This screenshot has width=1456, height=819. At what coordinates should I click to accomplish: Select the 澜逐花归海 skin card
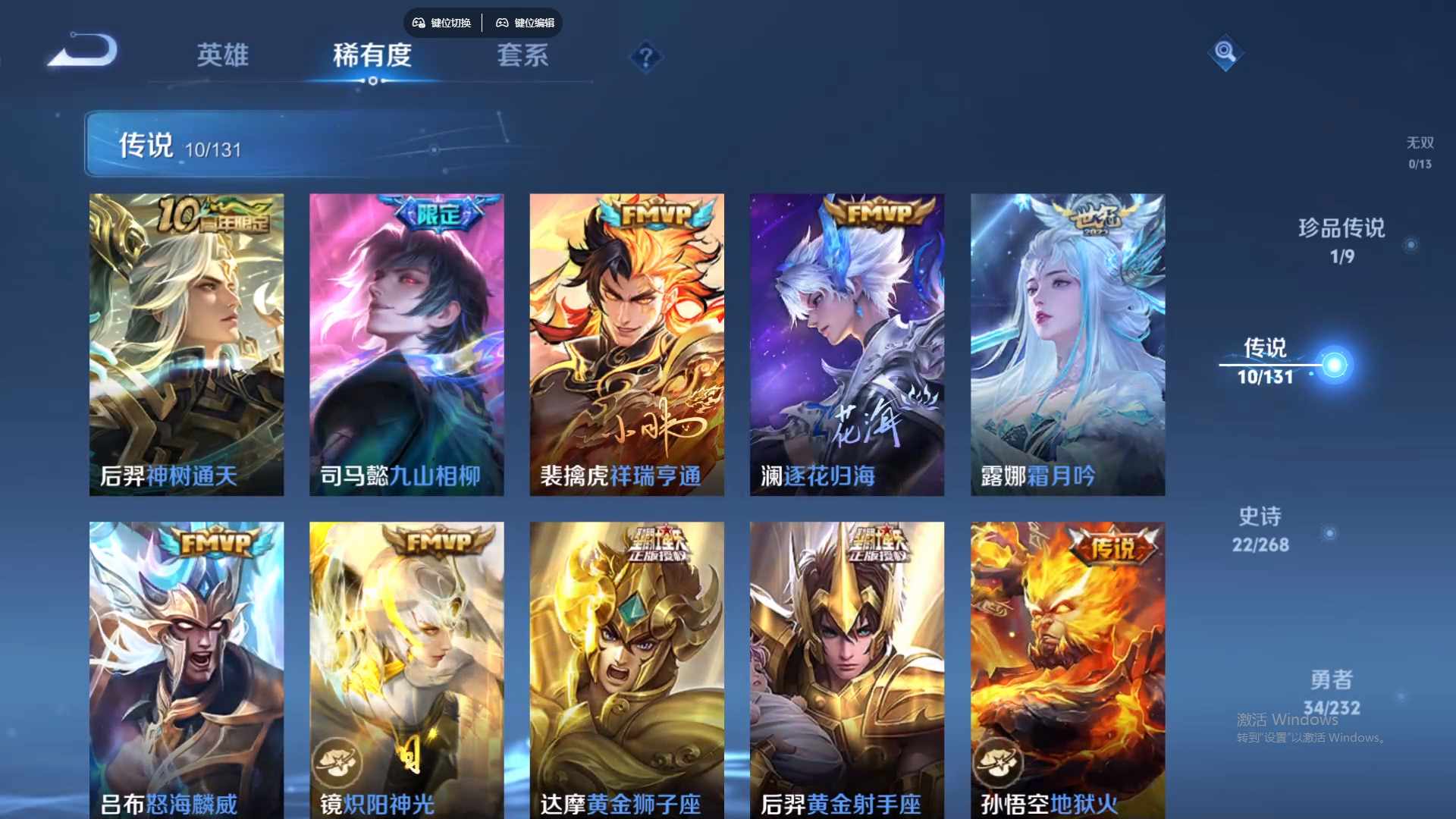[847, 342]
